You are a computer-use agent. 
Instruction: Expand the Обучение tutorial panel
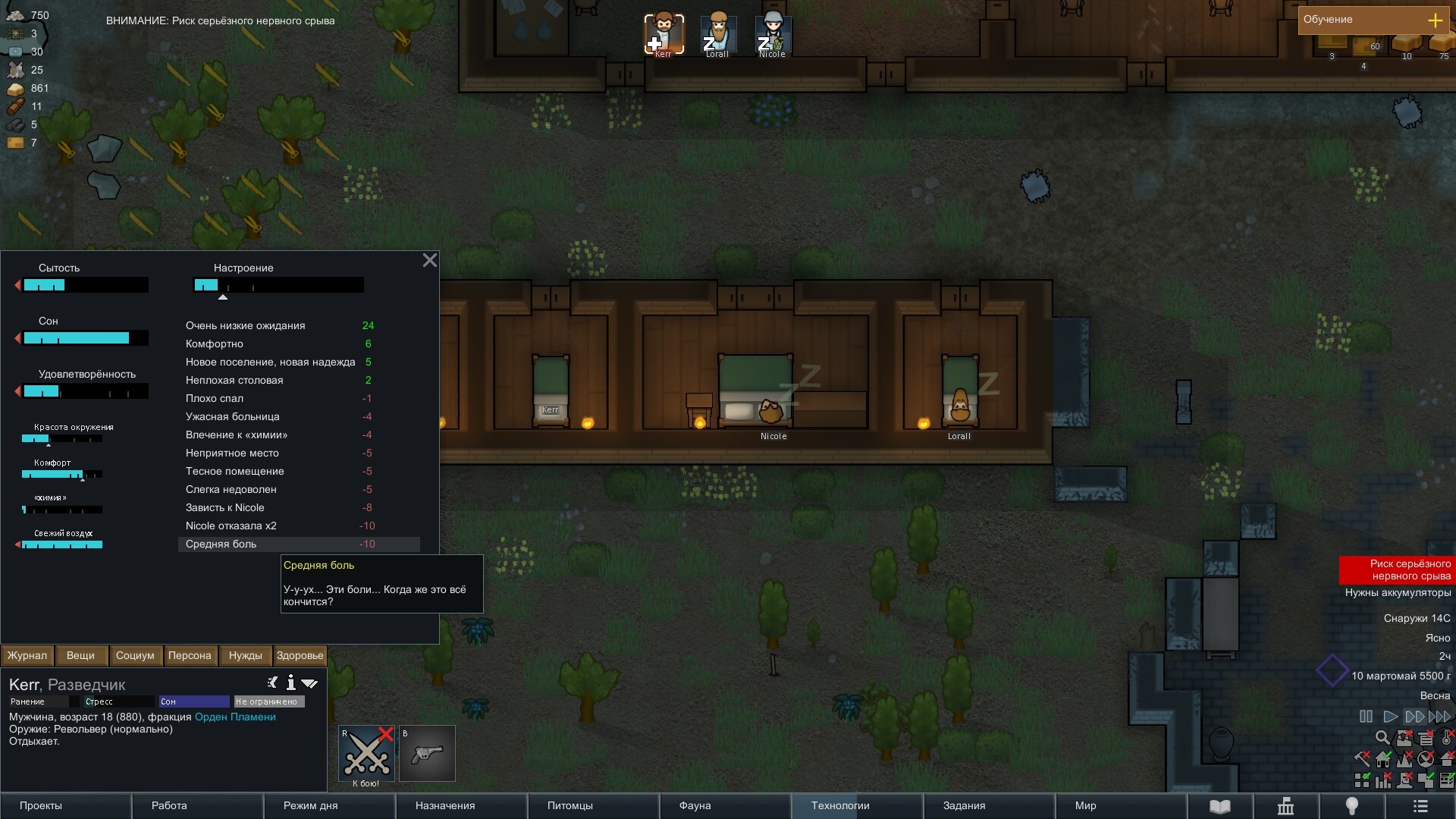click(x=1435, y=20)
